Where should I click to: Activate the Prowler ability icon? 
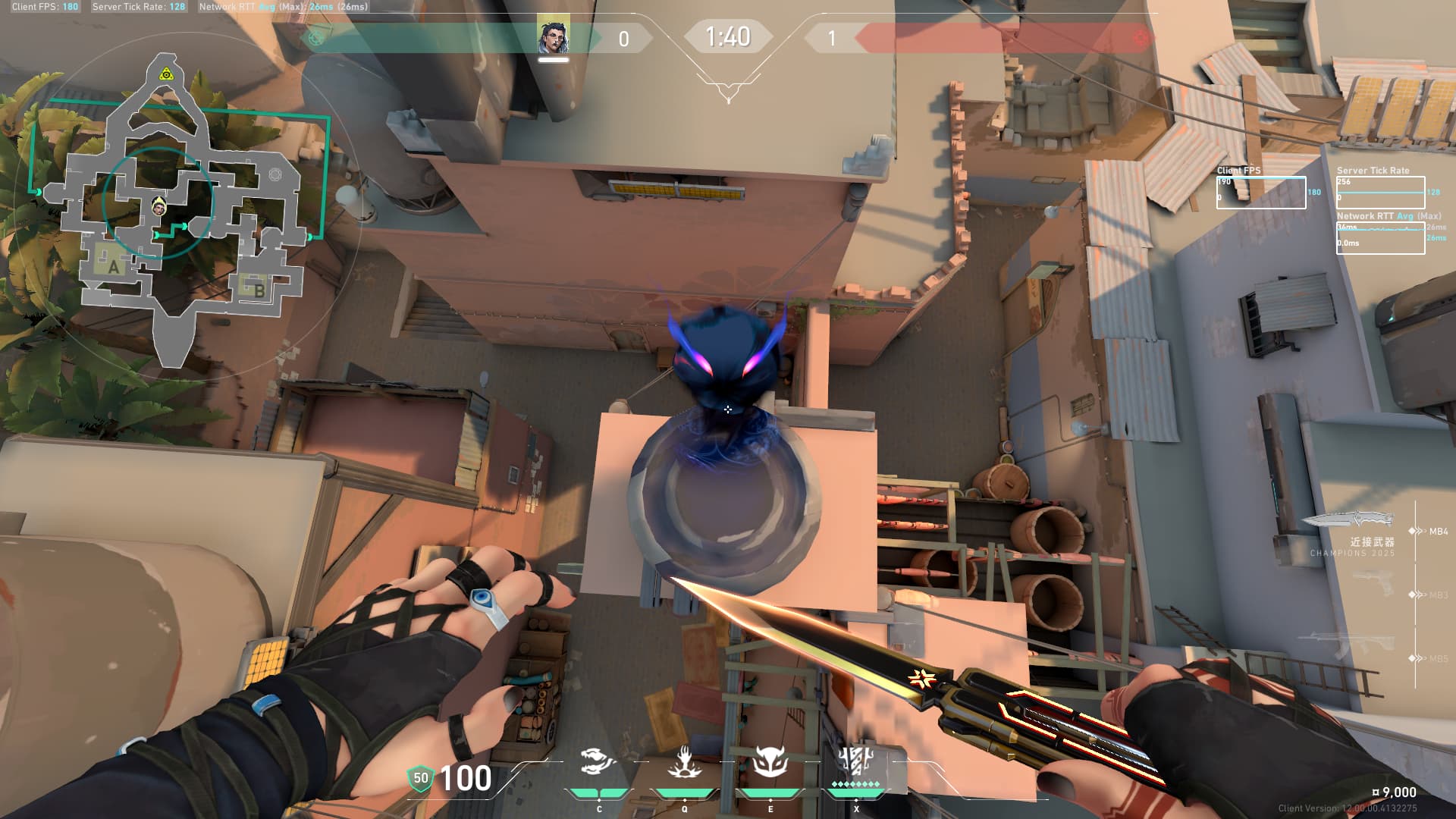(x=598, y=763)
